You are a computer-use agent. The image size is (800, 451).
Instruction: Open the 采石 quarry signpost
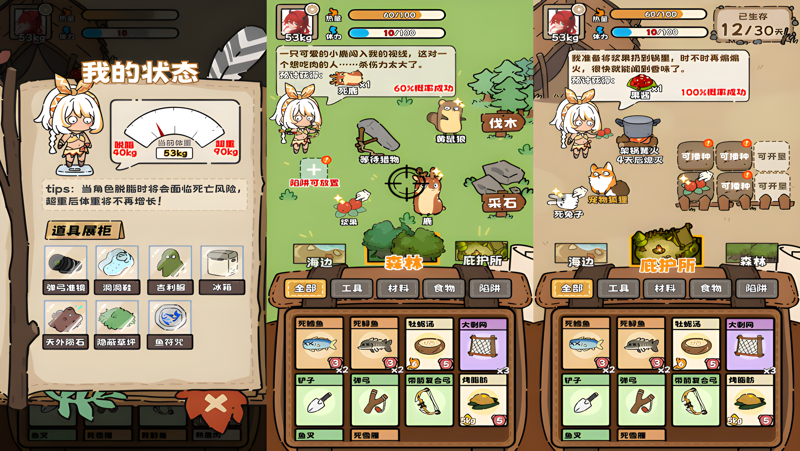click(x=501, y=201)
